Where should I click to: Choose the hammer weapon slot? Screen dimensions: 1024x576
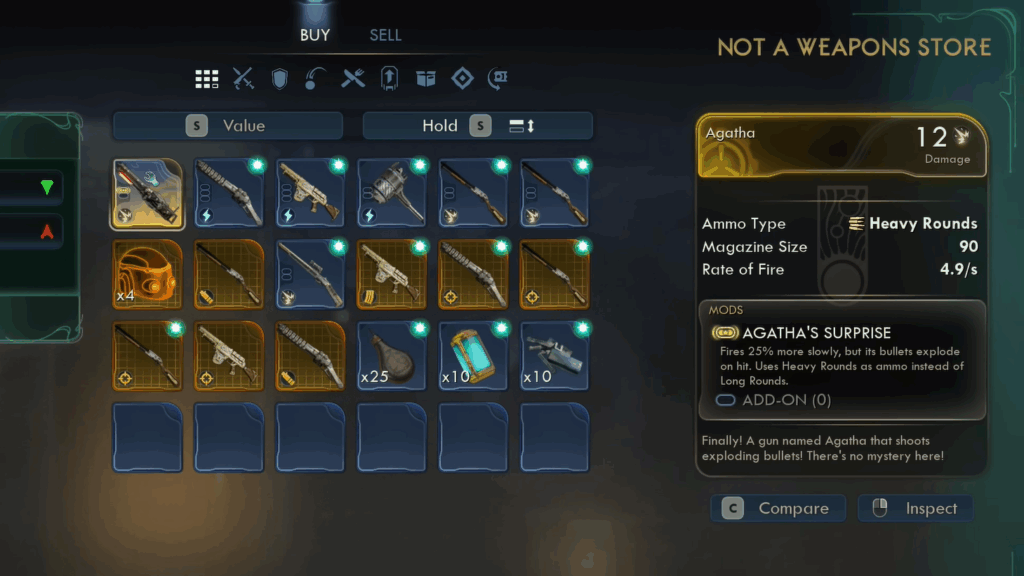coord(392,193)
